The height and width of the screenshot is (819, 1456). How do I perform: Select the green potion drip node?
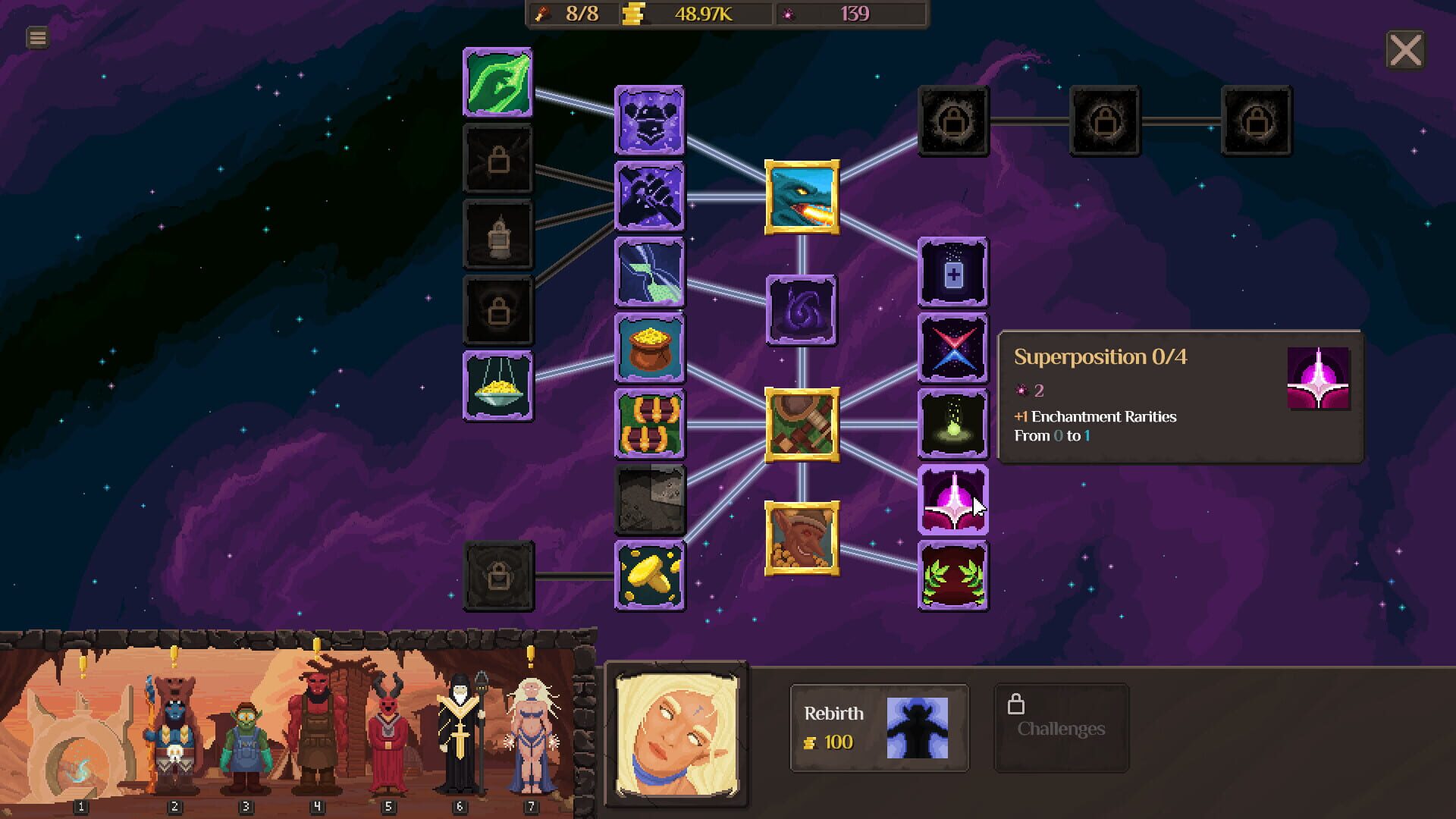[952, 424]
